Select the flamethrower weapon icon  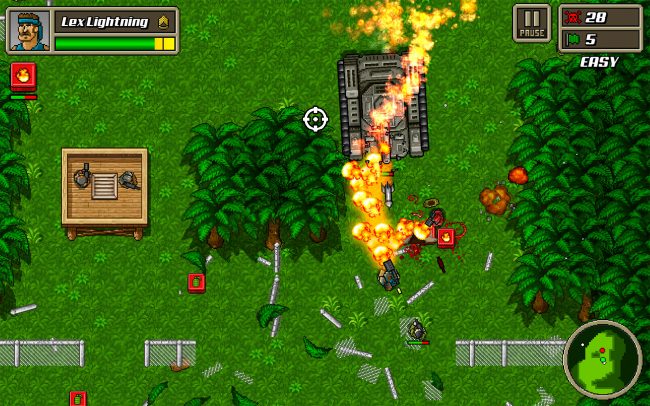(23, 76)
